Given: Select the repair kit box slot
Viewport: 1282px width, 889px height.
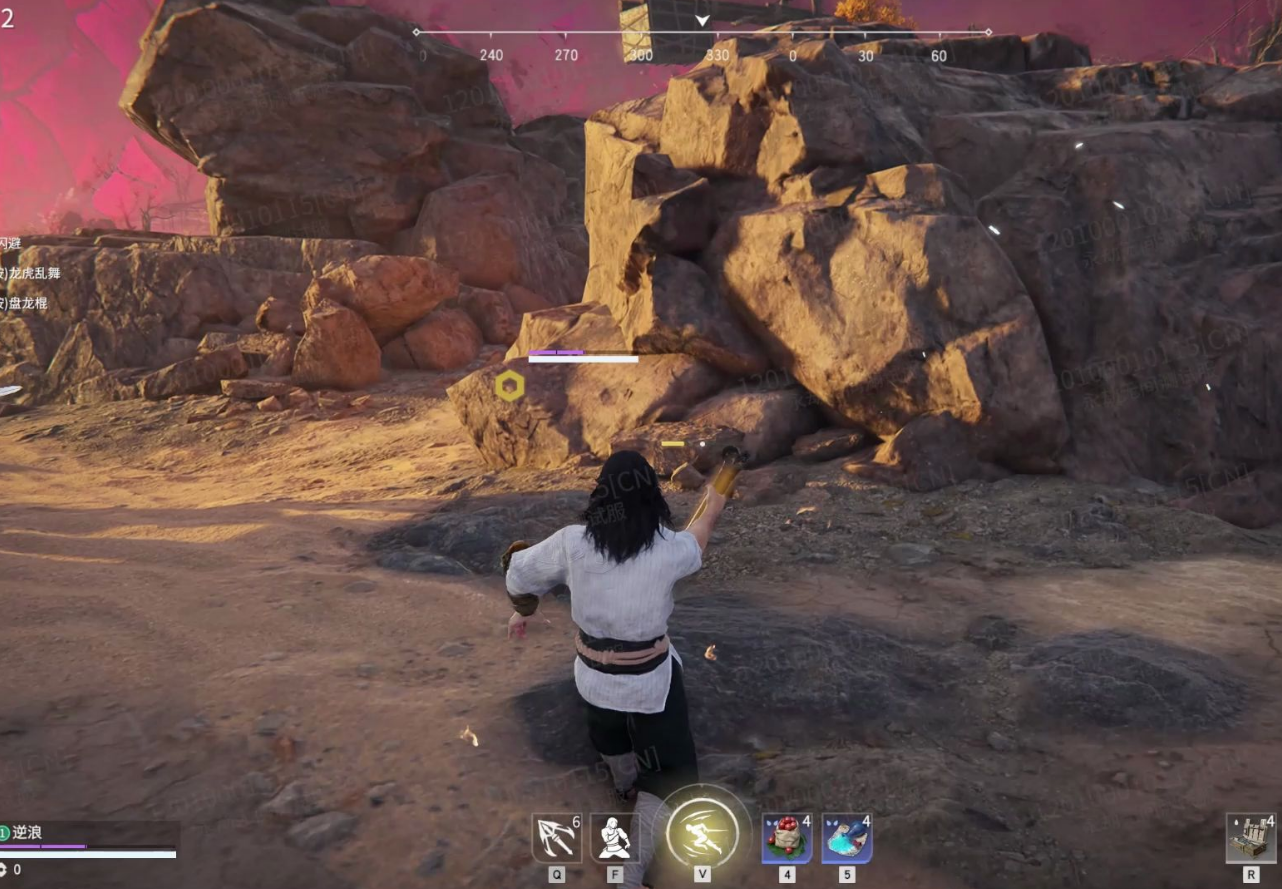Looking at the screenshot, I should tap(1251, 838).
